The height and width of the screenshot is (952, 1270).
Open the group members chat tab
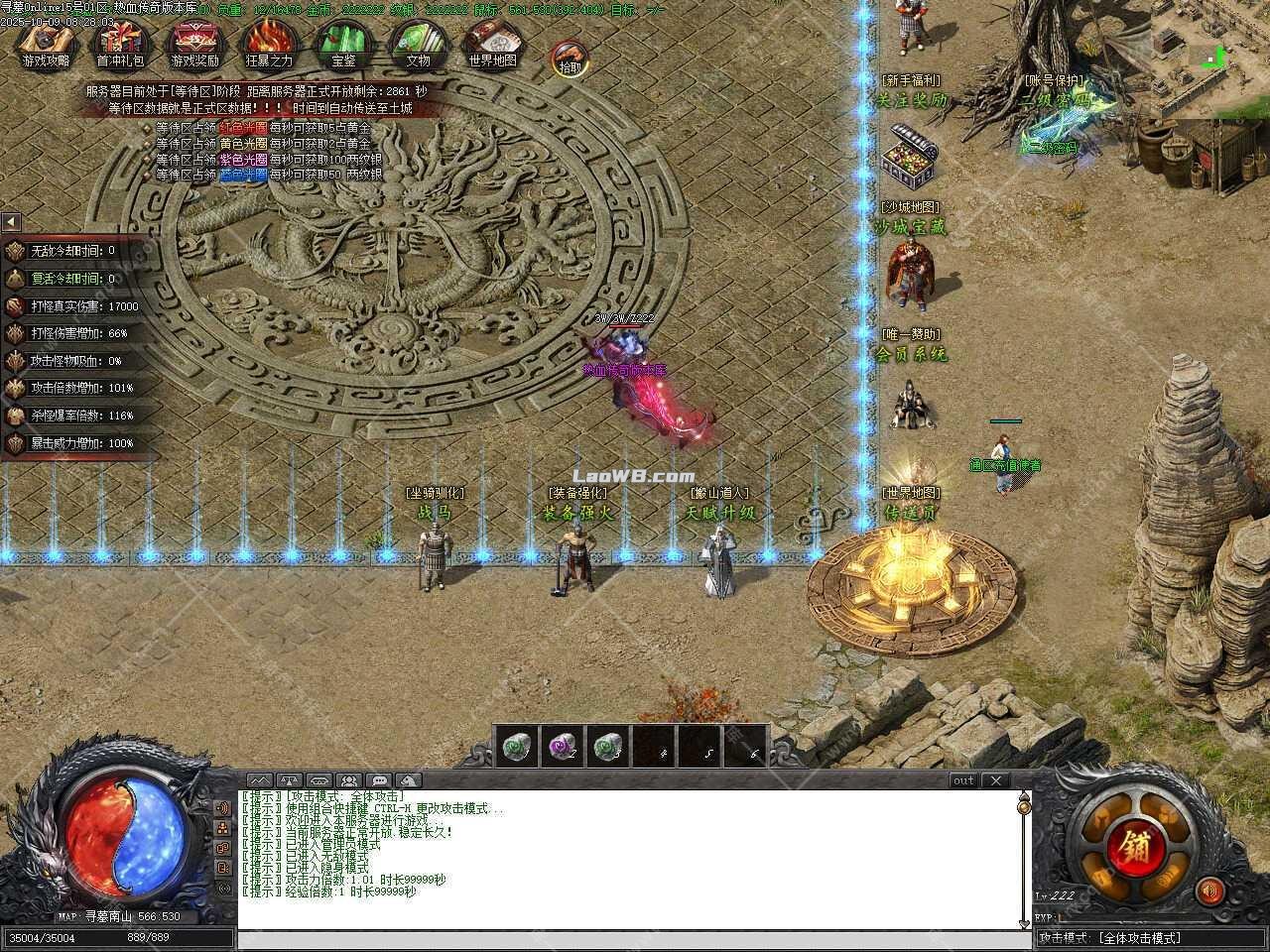click(x=348, y=780)
